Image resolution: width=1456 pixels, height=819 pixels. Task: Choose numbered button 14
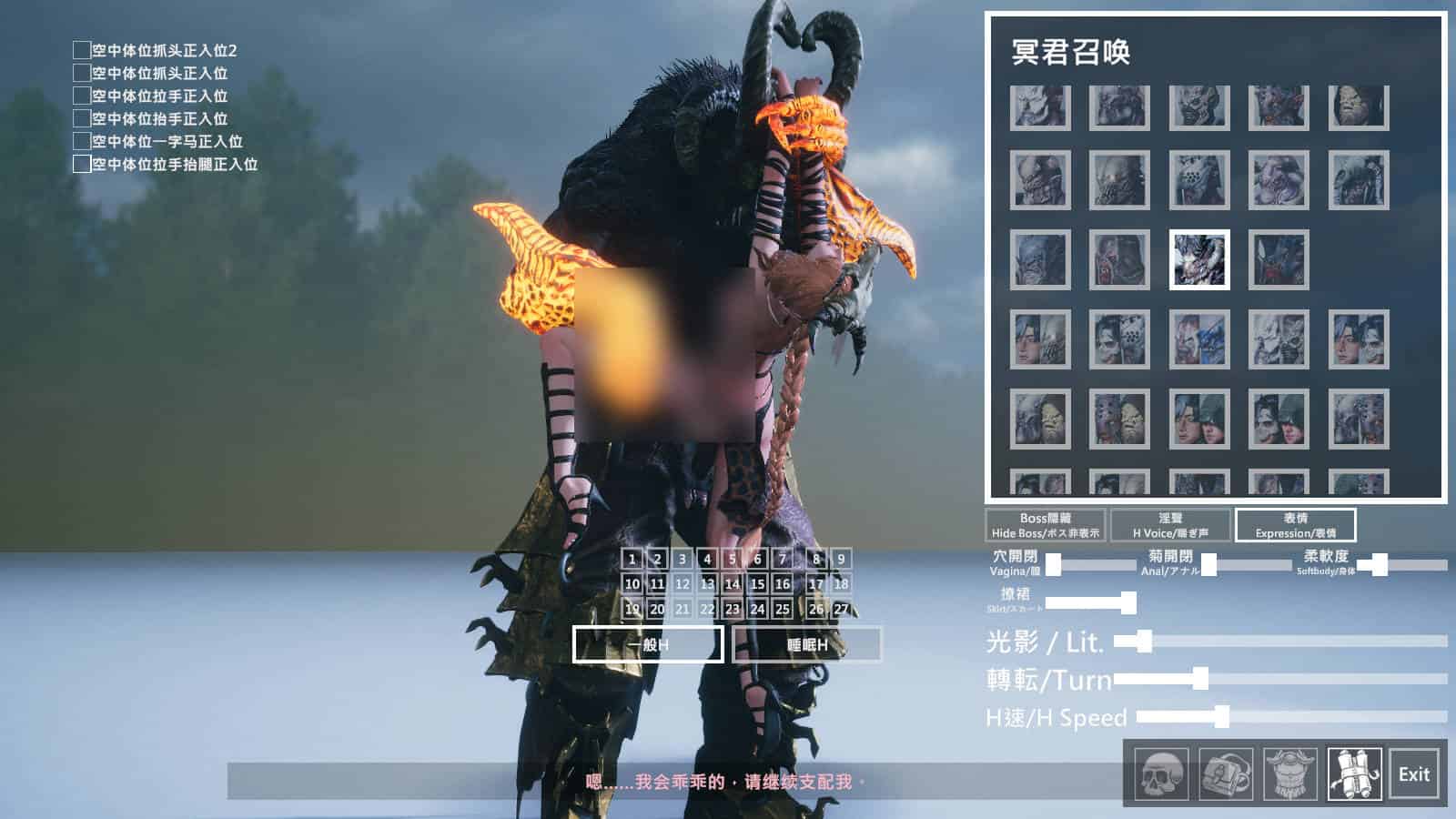pos(733,583)
